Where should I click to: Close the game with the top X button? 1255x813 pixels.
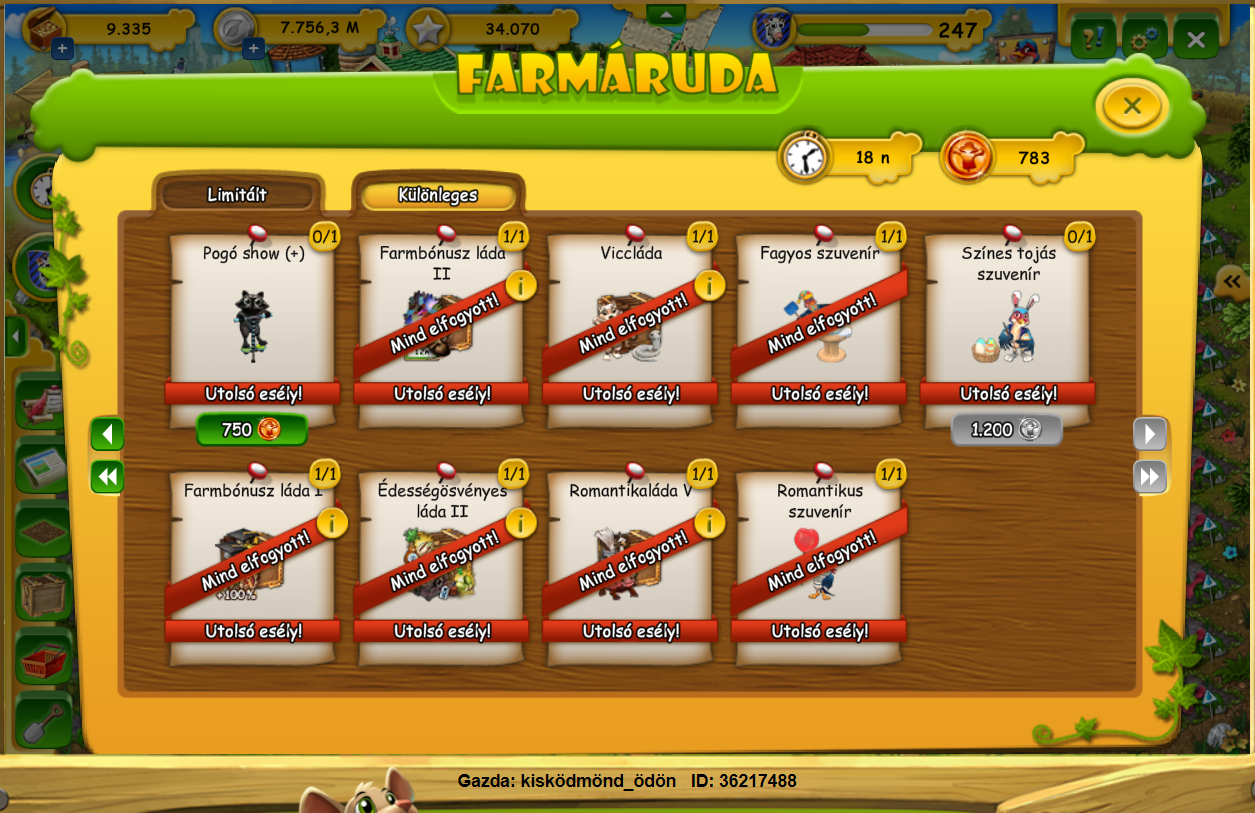click(1196, 40)
